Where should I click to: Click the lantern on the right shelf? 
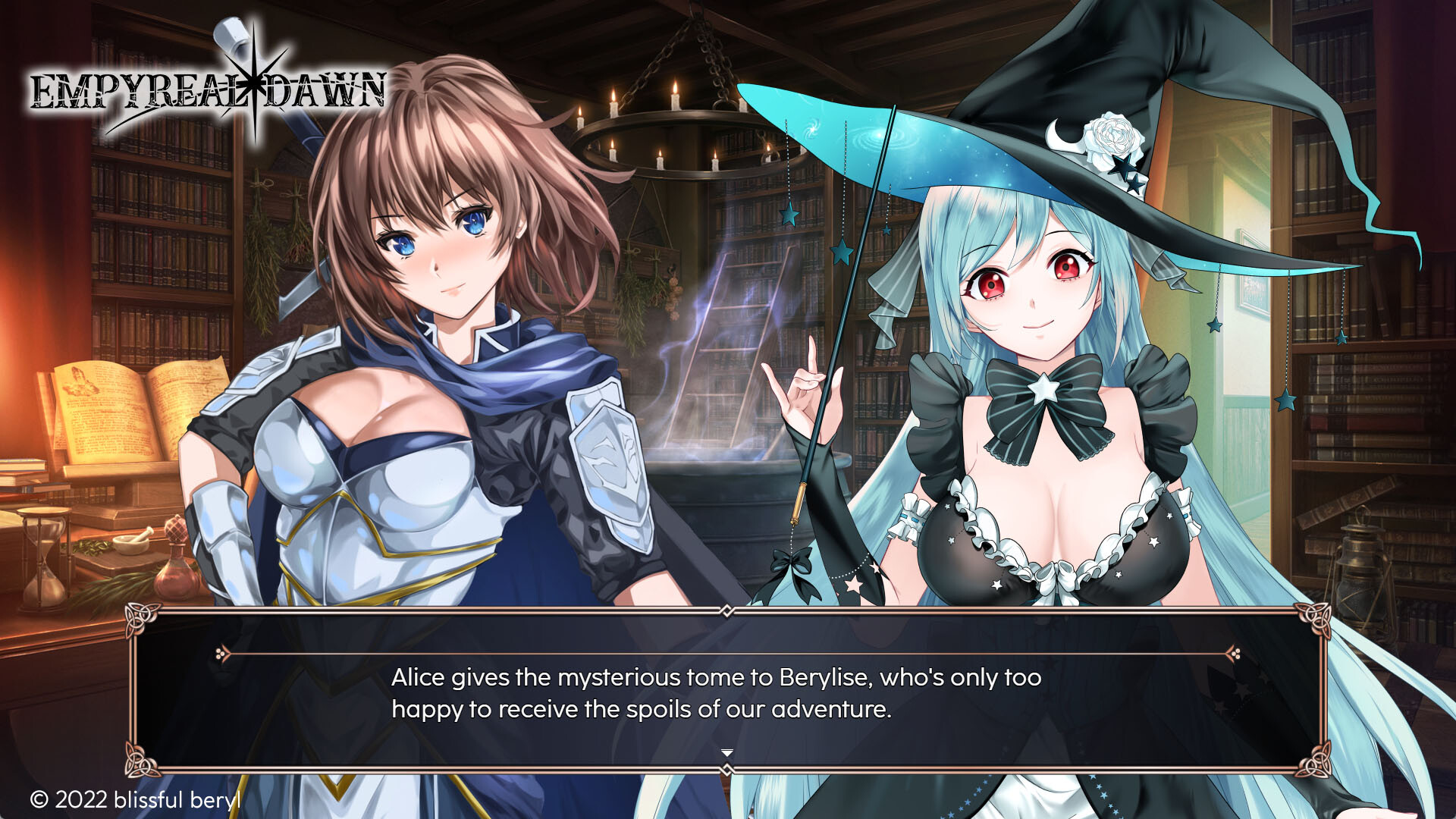pyautogui.click(x=1361, y=576)
